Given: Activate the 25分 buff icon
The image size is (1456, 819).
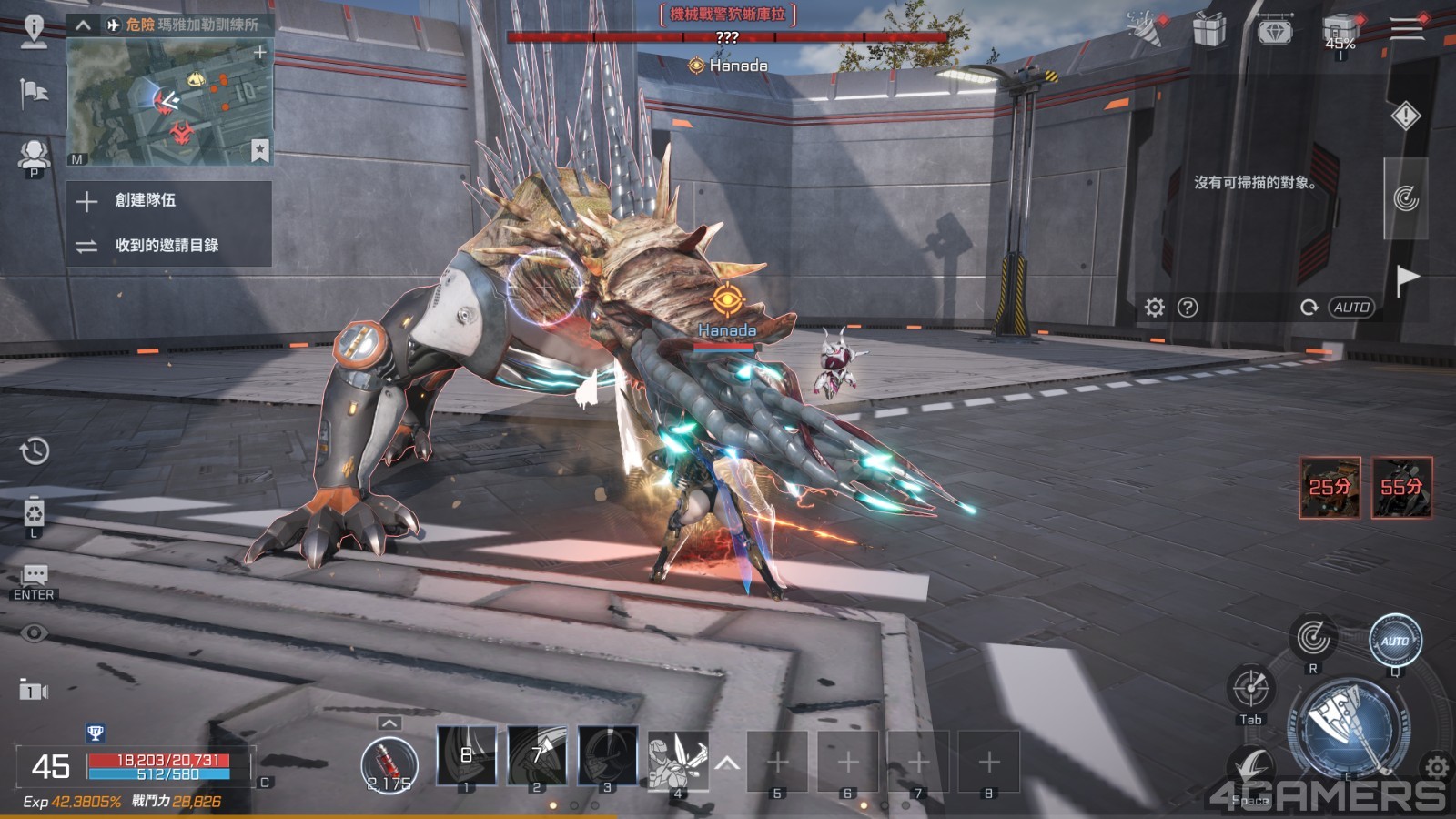Looking at the screenshot, I should coord(1330,487).
